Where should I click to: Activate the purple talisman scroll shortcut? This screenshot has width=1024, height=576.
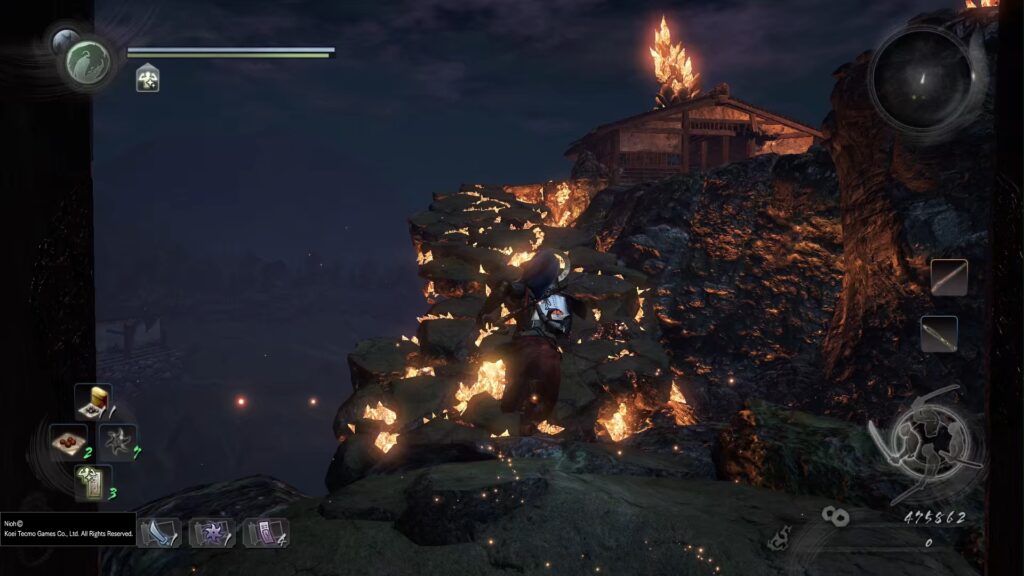point(264,532)
